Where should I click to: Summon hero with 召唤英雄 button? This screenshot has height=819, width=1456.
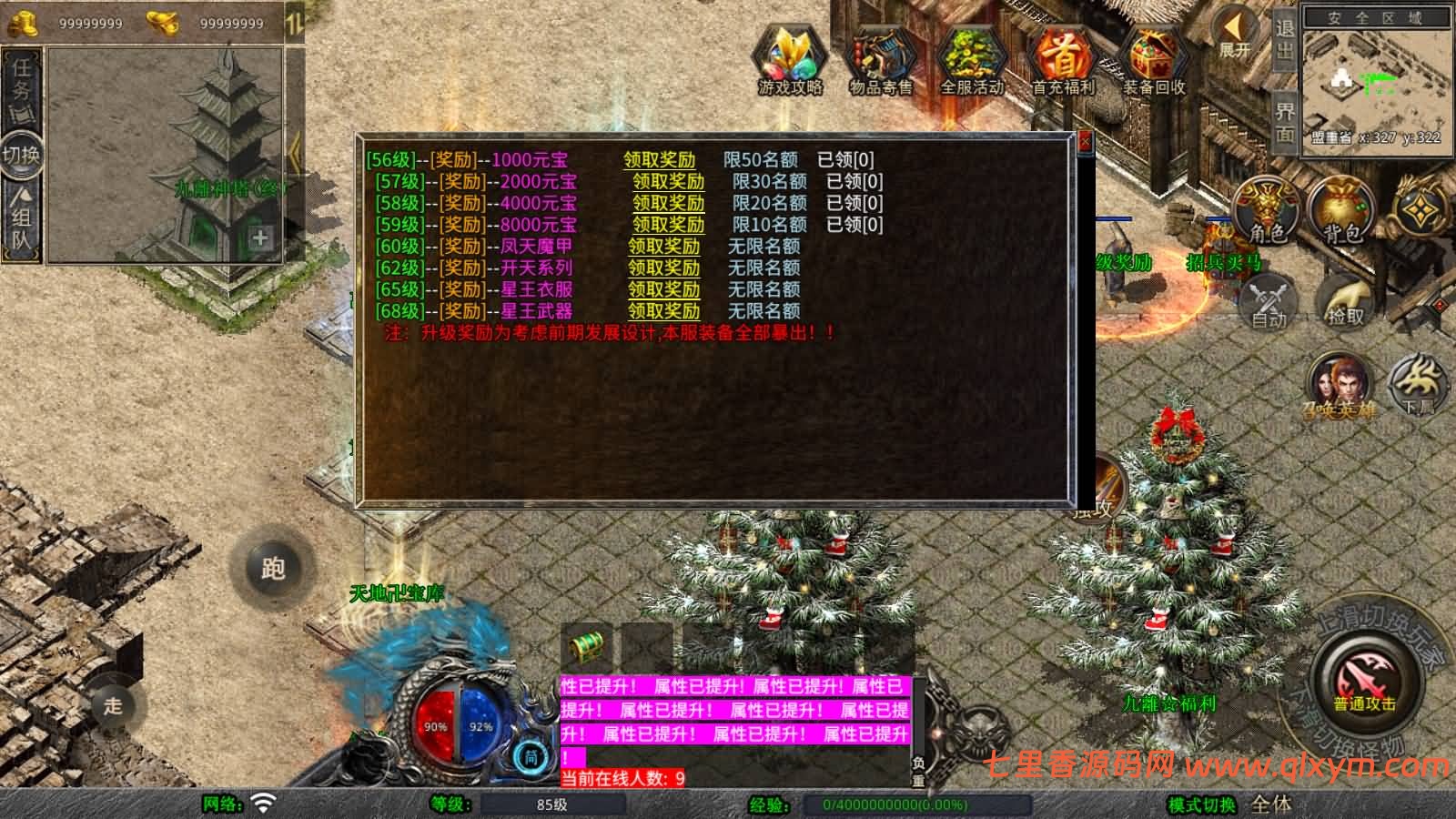tap(1339, 386)
